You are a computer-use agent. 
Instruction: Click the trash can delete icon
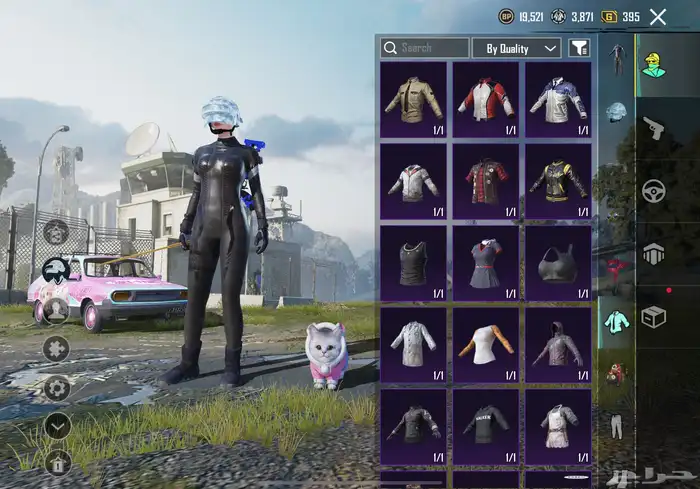point(57,461)
